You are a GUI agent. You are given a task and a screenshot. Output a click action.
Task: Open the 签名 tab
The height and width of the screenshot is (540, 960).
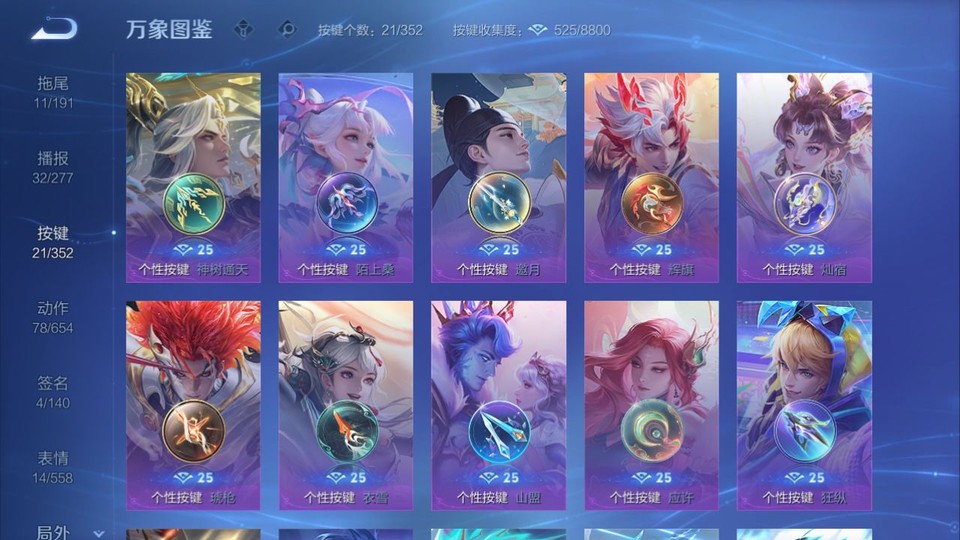click(x=54, y=392)
